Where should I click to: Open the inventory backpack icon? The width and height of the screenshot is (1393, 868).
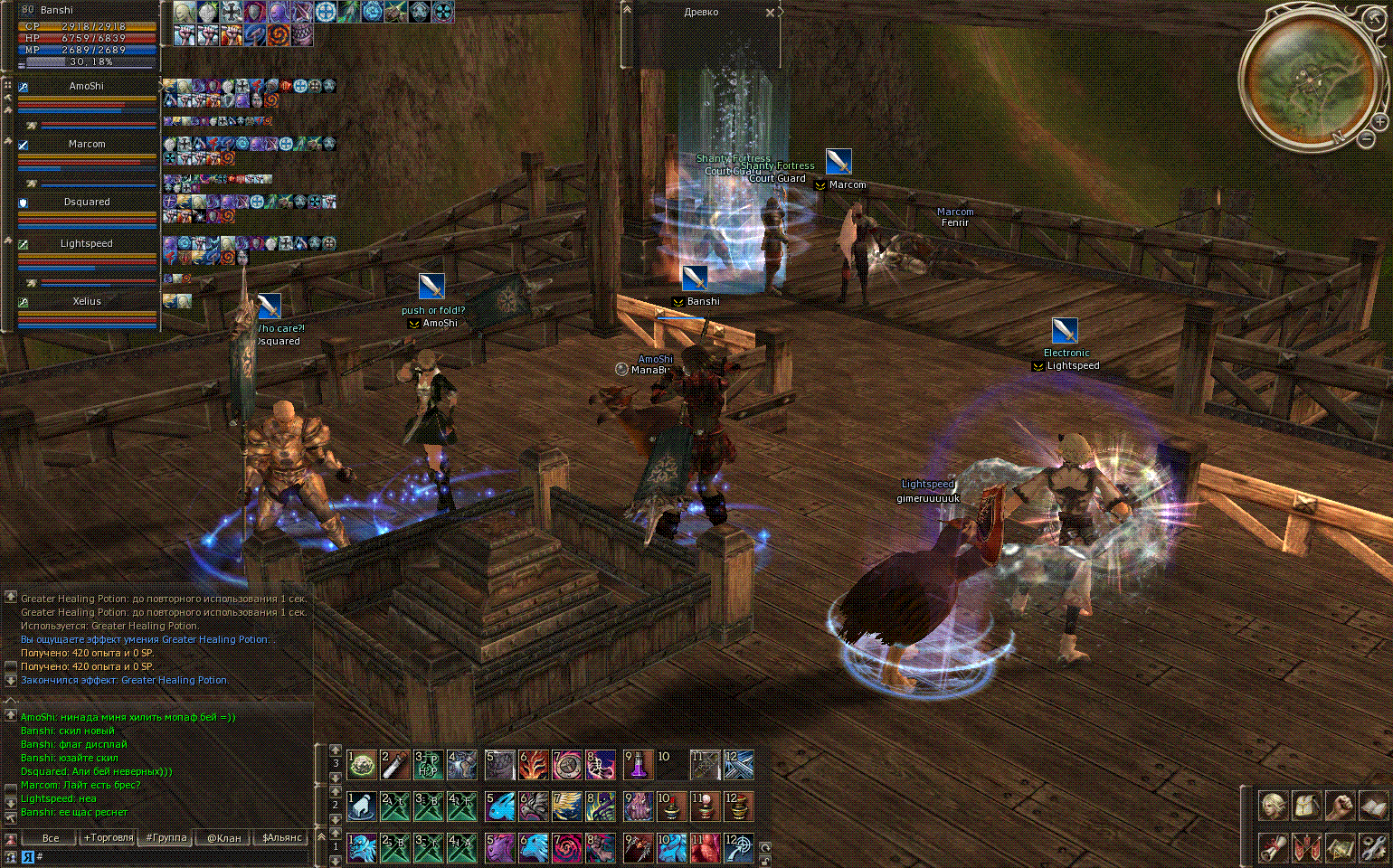click(1306, 806)
